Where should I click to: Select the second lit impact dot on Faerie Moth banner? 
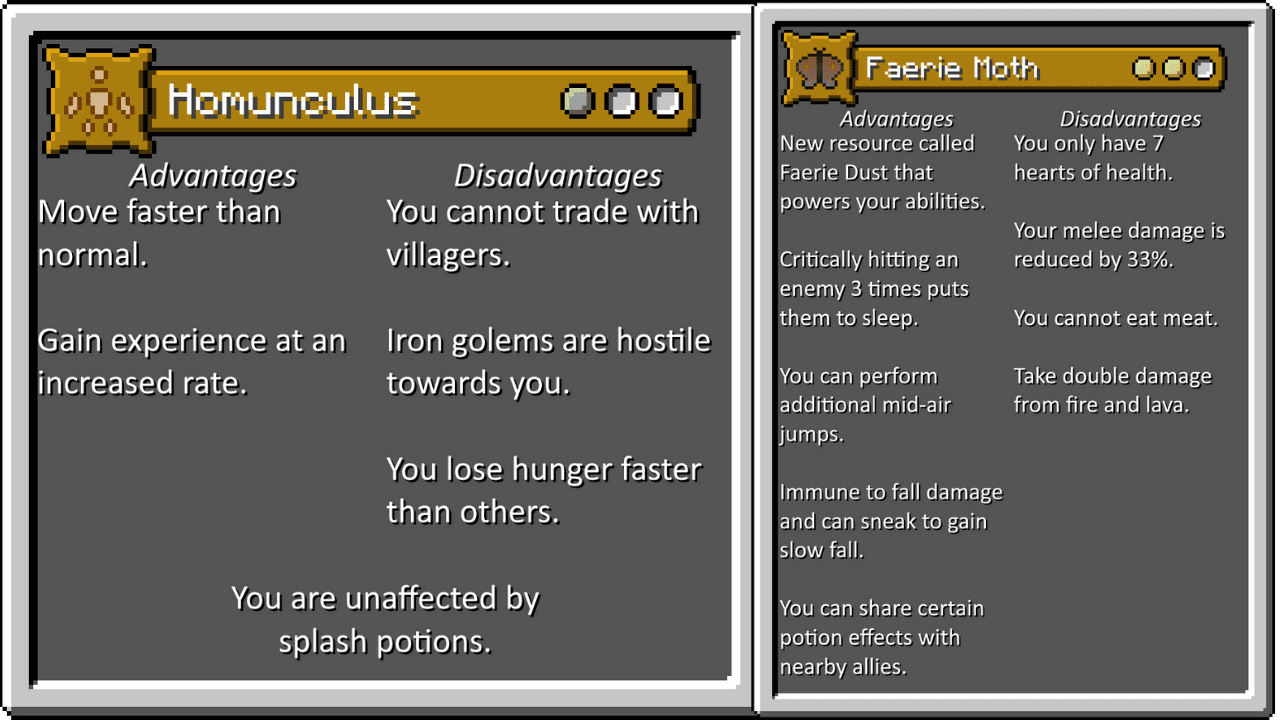click(x=1172, y=68)
